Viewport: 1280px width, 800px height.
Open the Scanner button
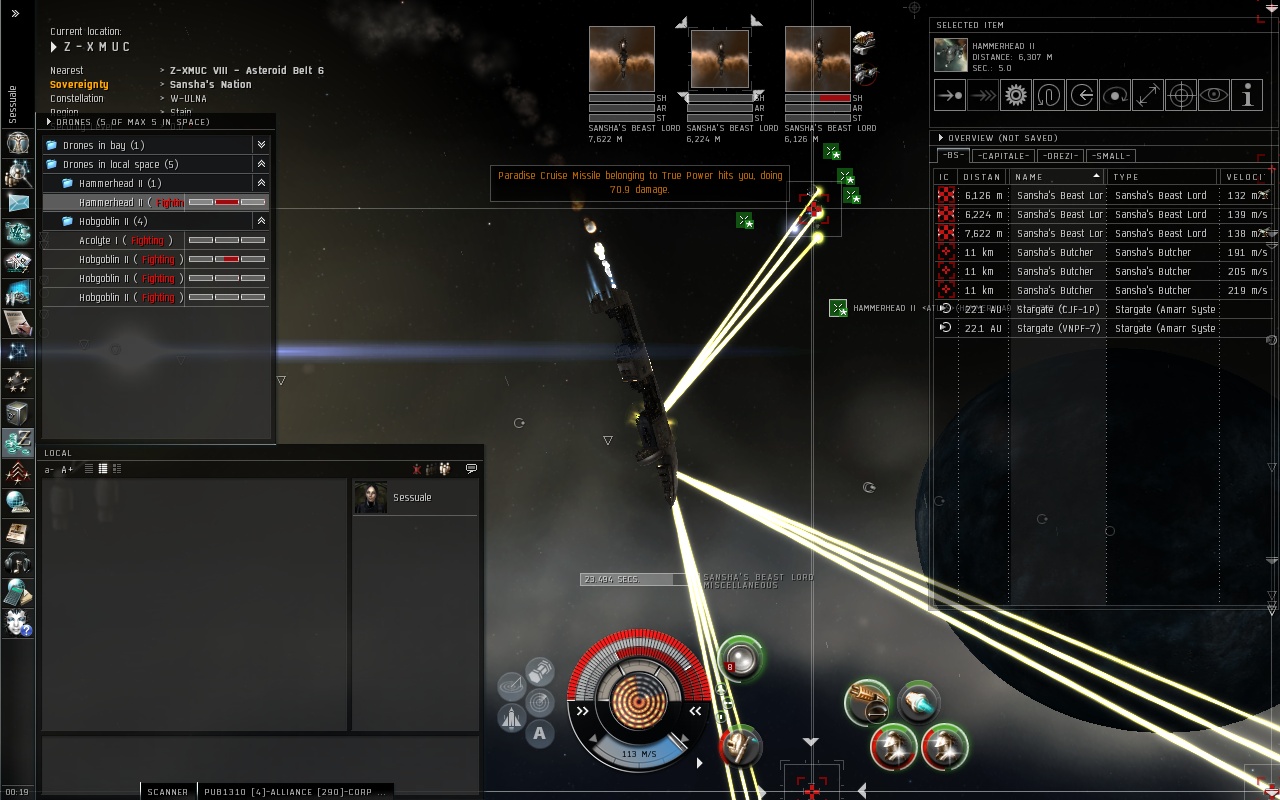(x=167, y=792)
